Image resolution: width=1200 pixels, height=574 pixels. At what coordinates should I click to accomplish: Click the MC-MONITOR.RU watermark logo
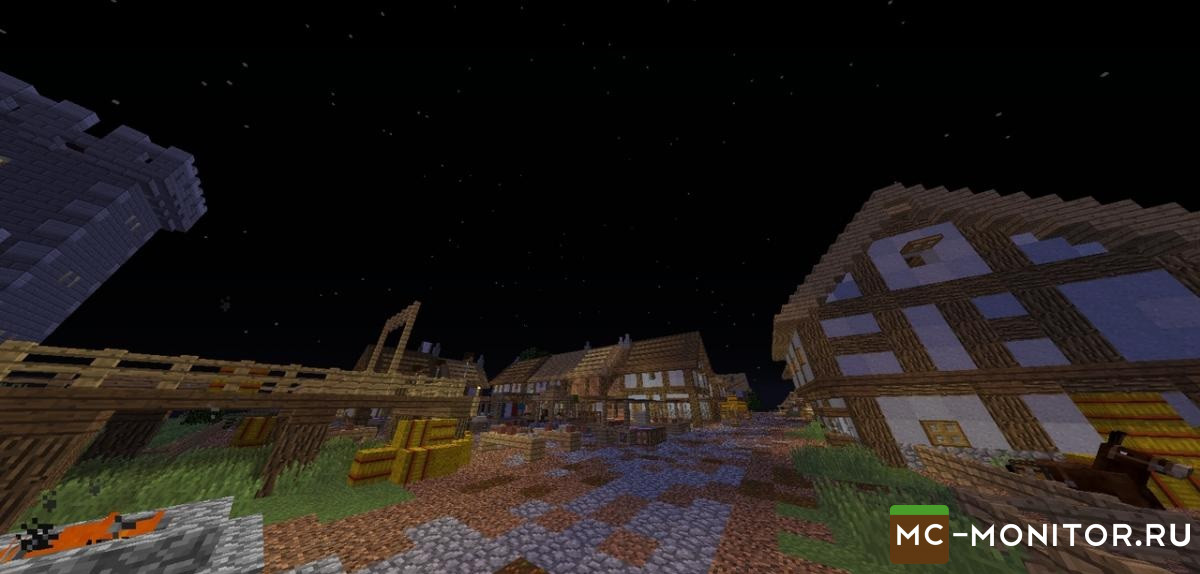tap(1038, 534)
